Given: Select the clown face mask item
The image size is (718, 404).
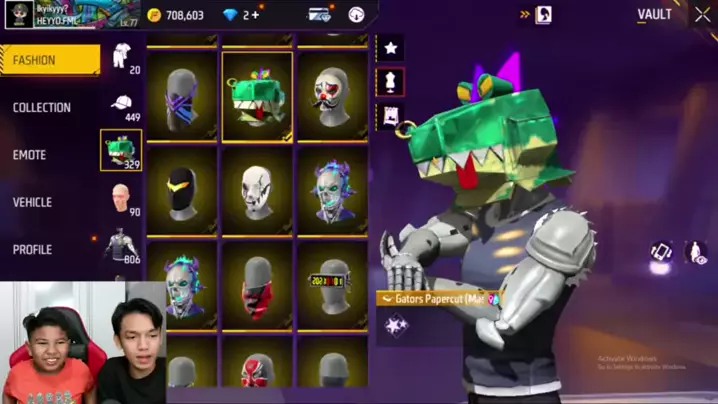Looking at the screenshot, I should (x=332, y=96).
